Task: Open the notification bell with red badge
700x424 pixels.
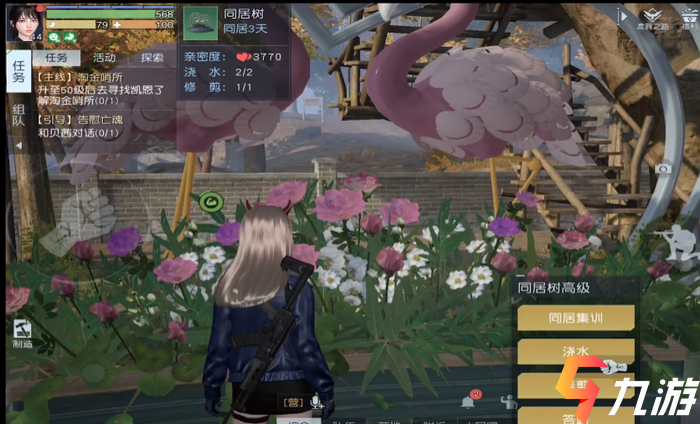Action: [467, 400]
